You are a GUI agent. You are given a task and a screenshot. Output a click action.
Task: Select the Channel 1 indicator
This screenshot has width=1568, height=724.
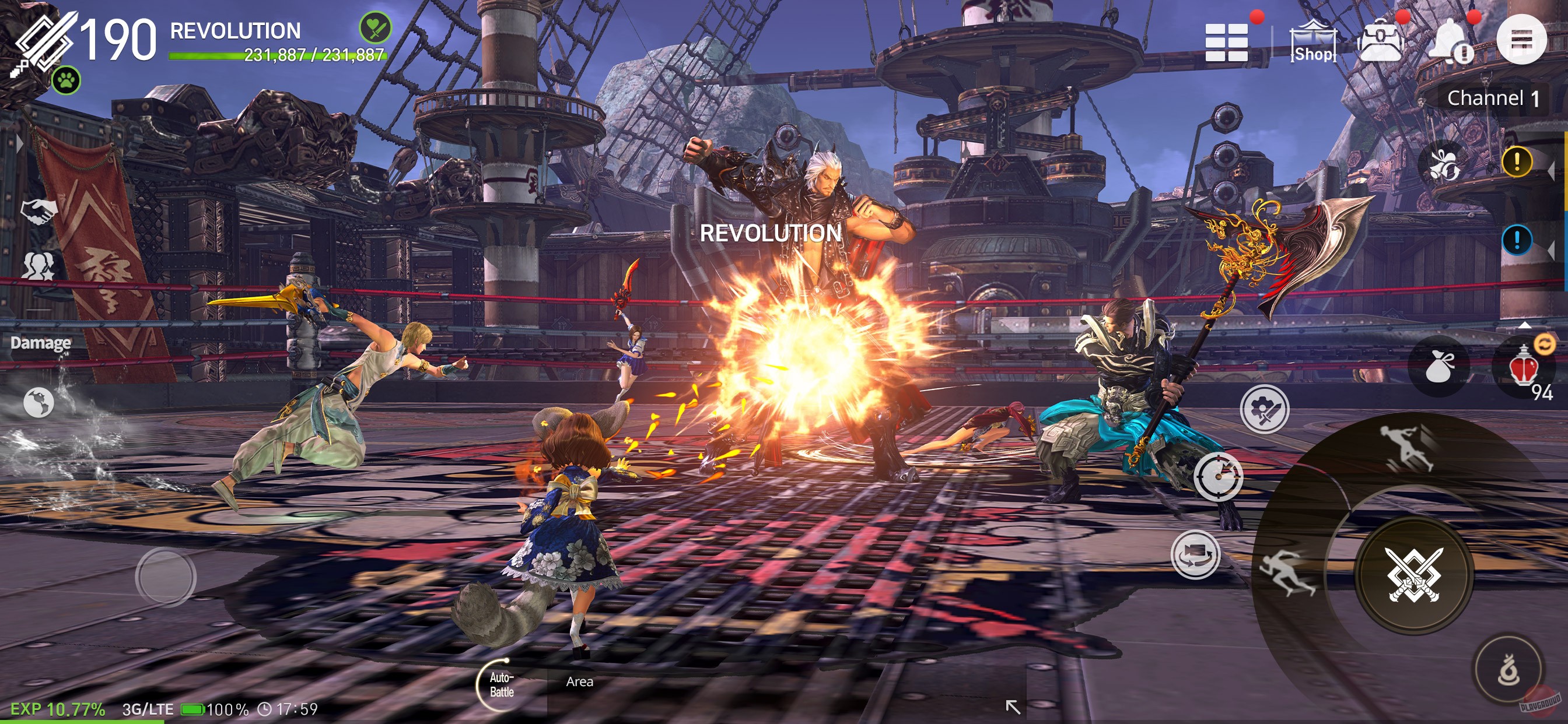coord(1493,98)
